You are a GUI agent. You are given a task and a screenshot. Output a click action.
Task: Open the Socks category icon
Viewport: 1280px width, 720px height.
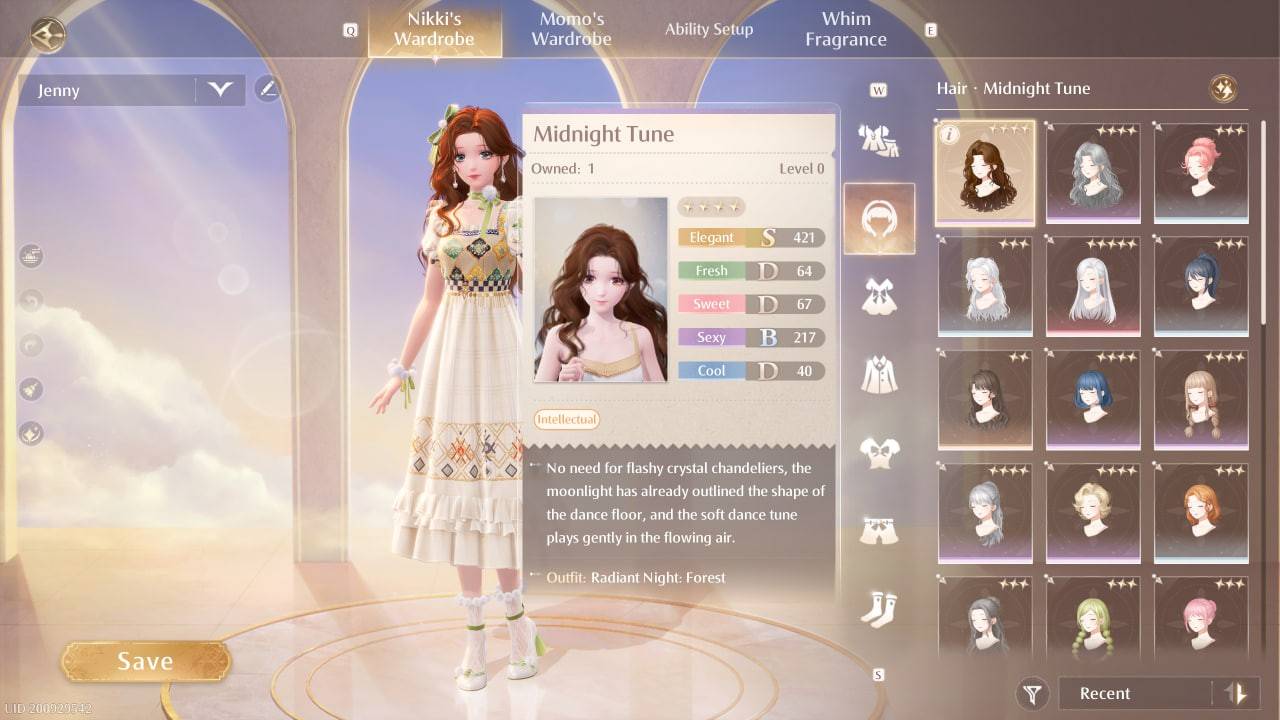pos(879,606)
